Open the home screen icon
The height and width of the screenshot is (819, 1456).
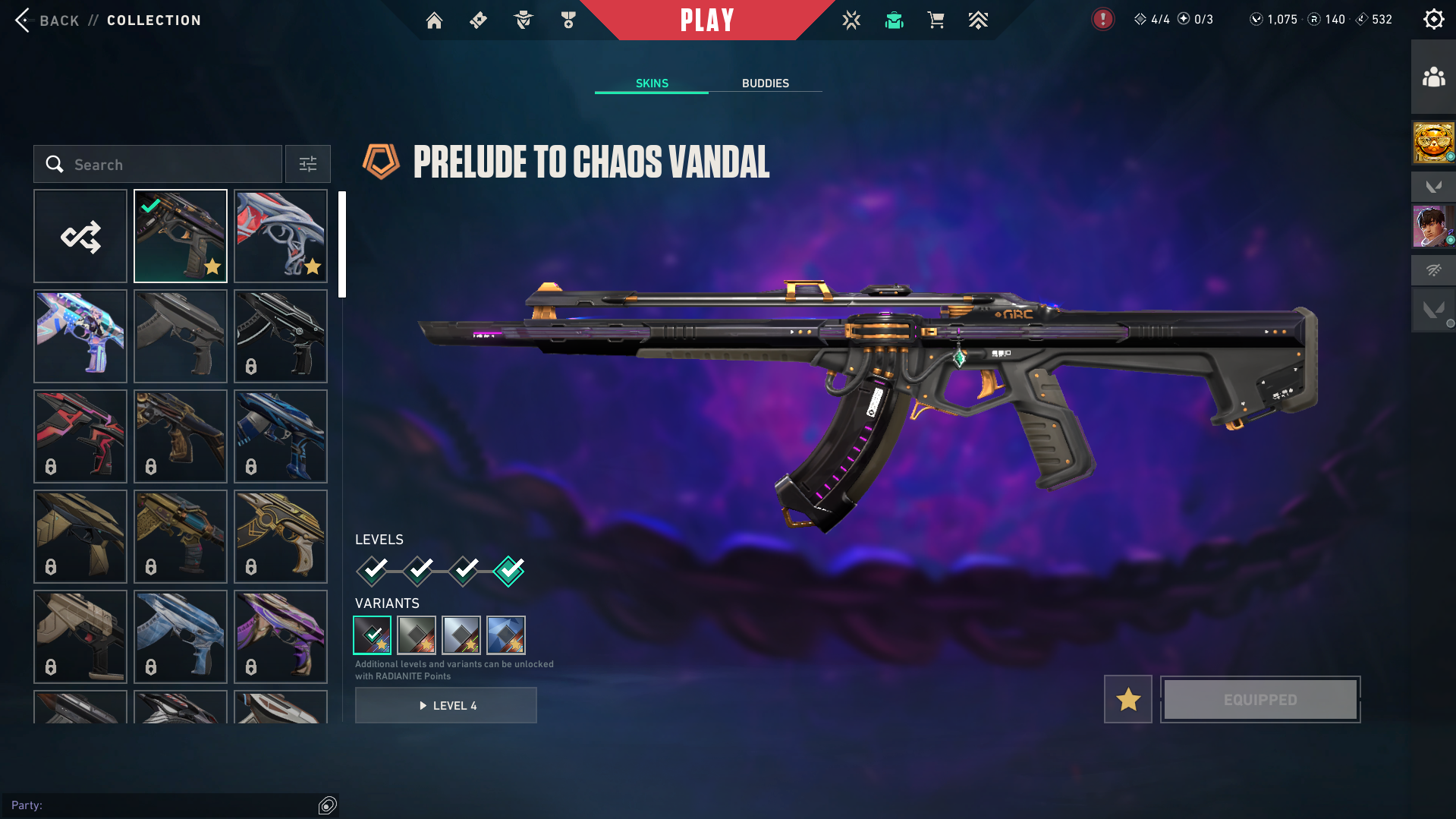[x=434, y=20]
